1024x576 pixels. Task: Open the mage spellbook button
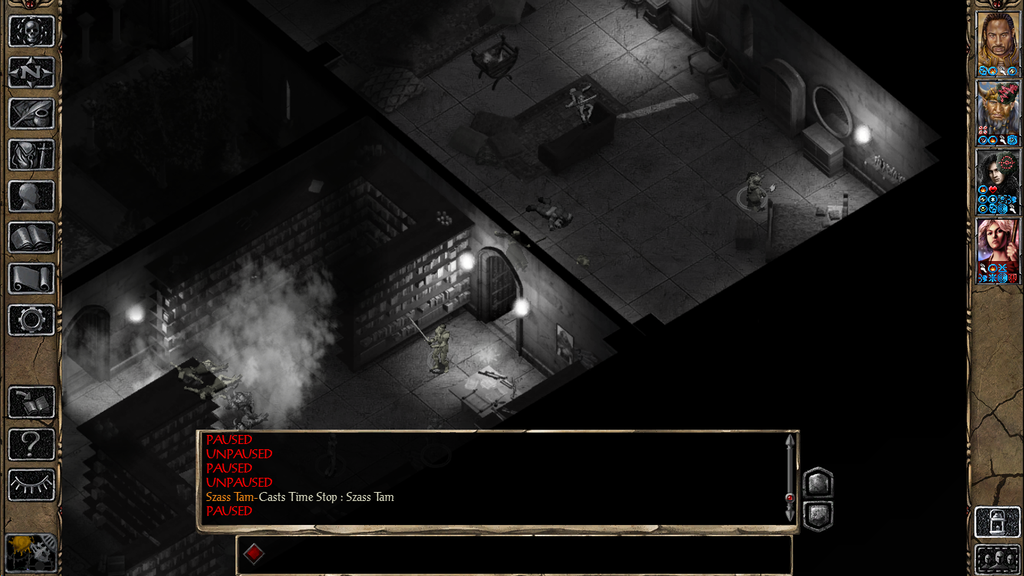pos(31,237)
